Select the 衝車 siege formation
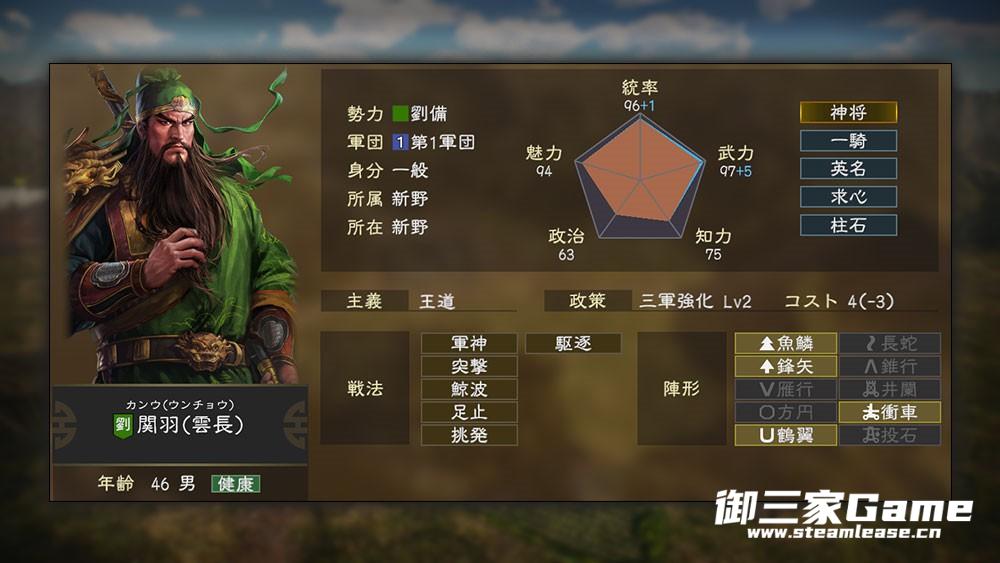The height and width of the screenshot is (563, 1000). tap(889, 412)
